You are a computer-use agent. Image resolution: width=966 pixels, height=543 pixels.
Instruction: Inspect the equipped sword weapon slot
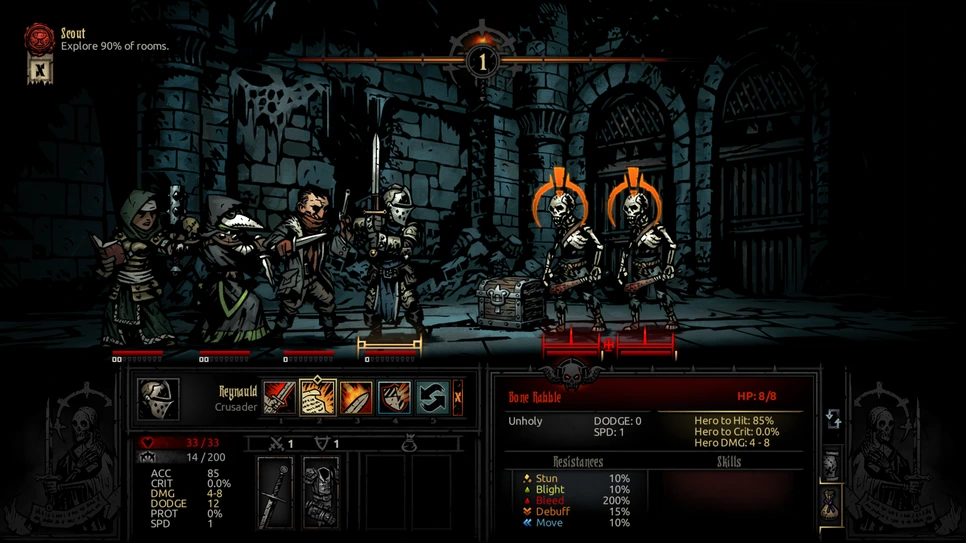tap(275, 493)
